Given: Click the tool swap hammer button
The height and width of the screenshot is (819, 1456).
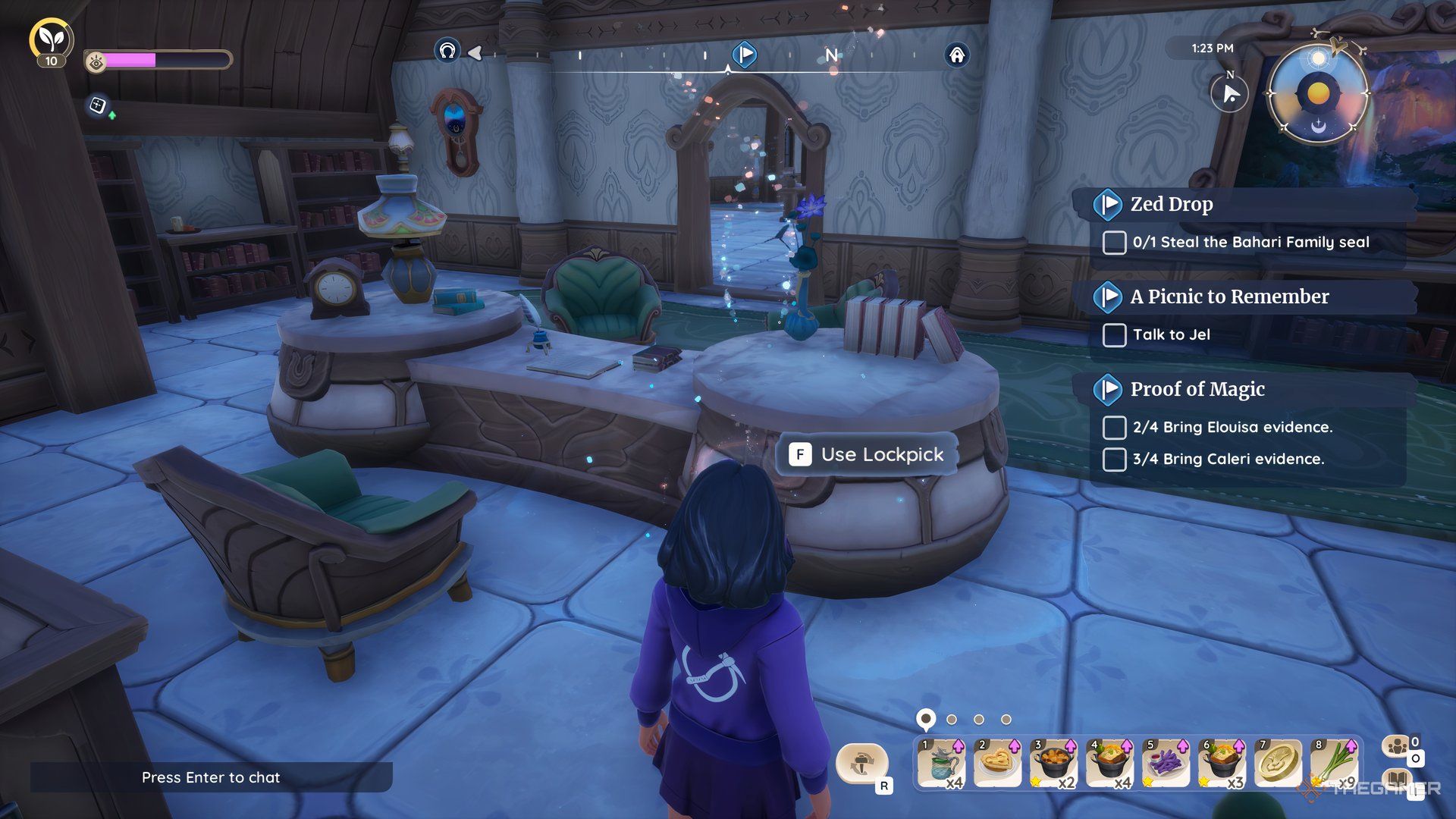Looking at the screenshot, I should click(861, 762).
